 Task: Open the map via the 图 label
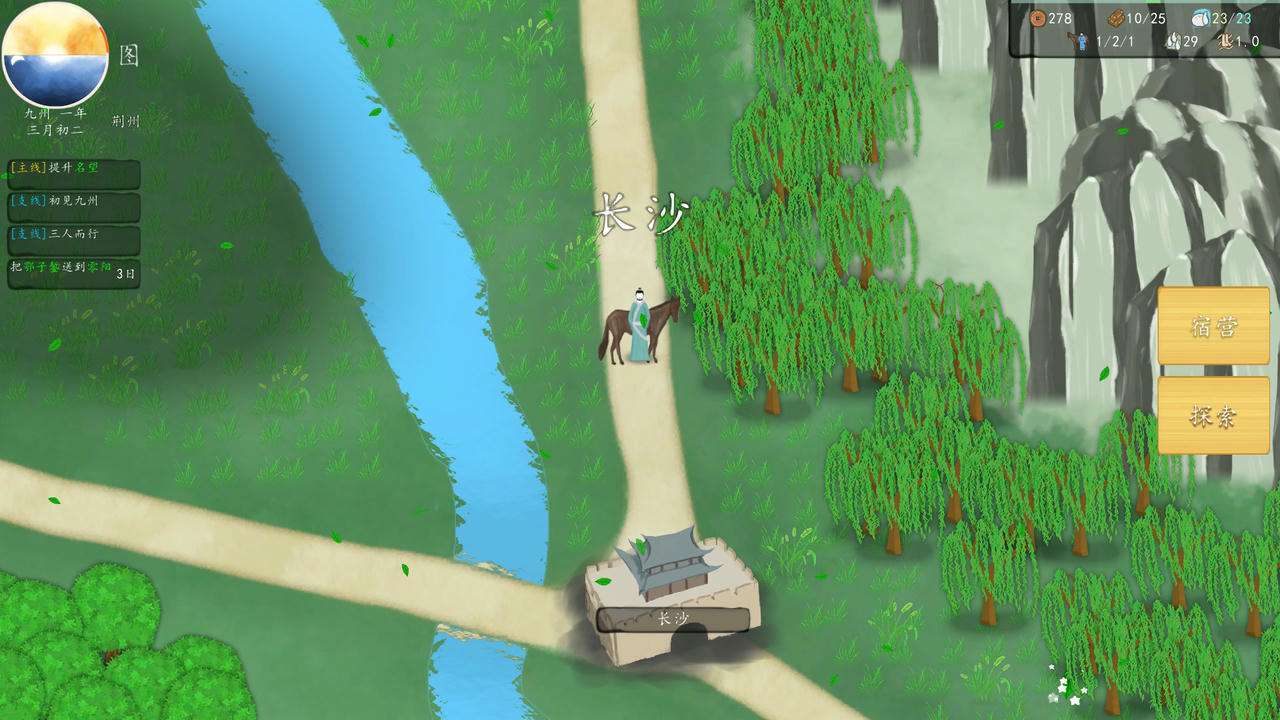point(129,55)
